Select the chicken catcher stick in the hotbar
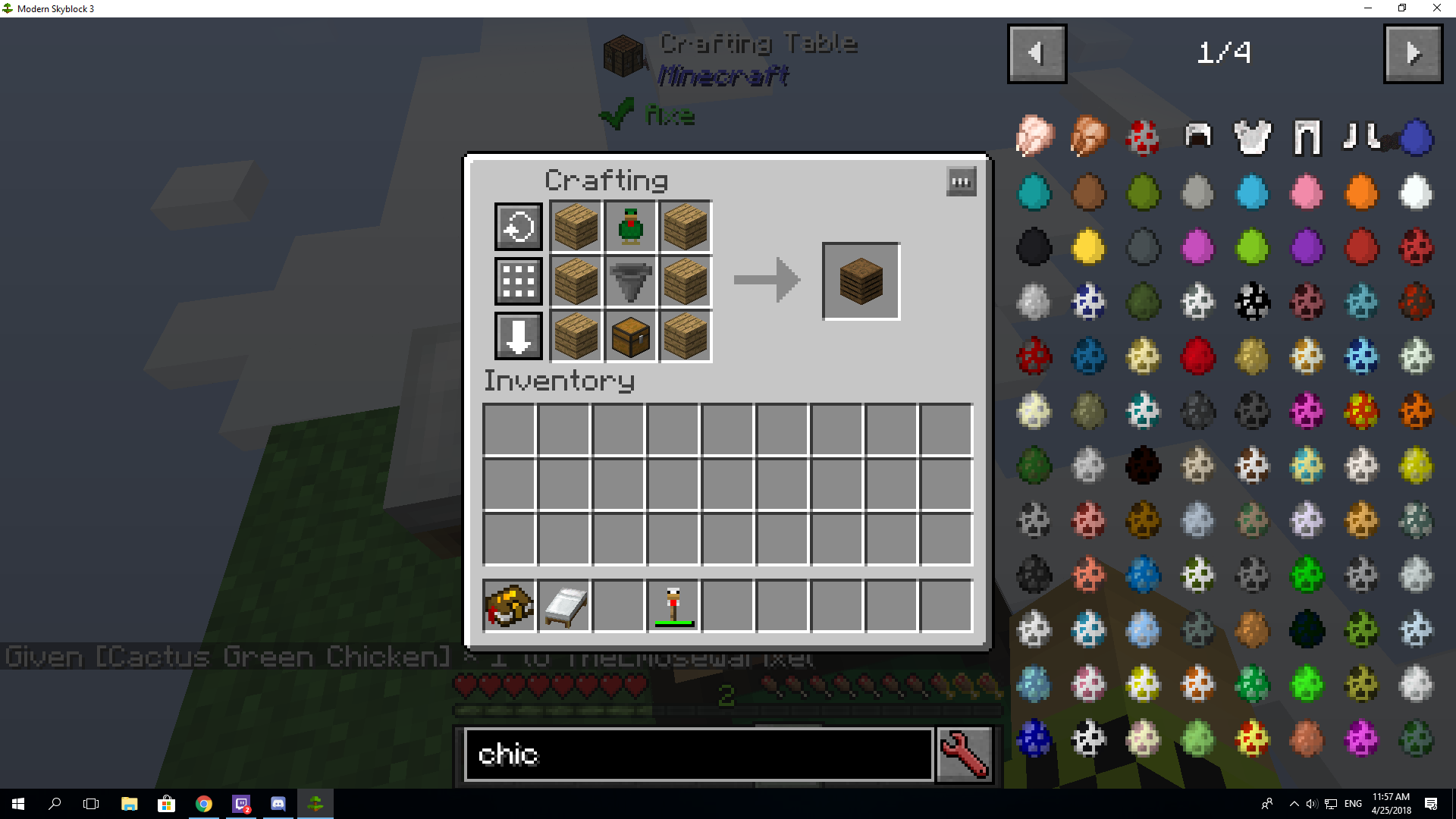1456x819 pixels. 673,604
